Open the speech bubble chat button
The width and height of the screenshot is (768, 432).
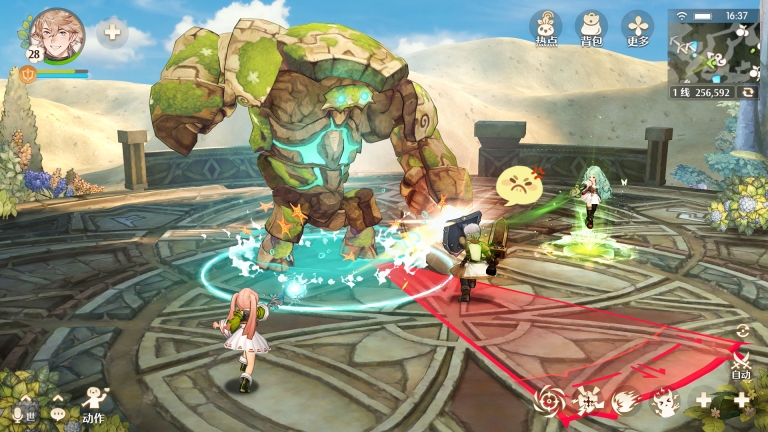point(58,413)
